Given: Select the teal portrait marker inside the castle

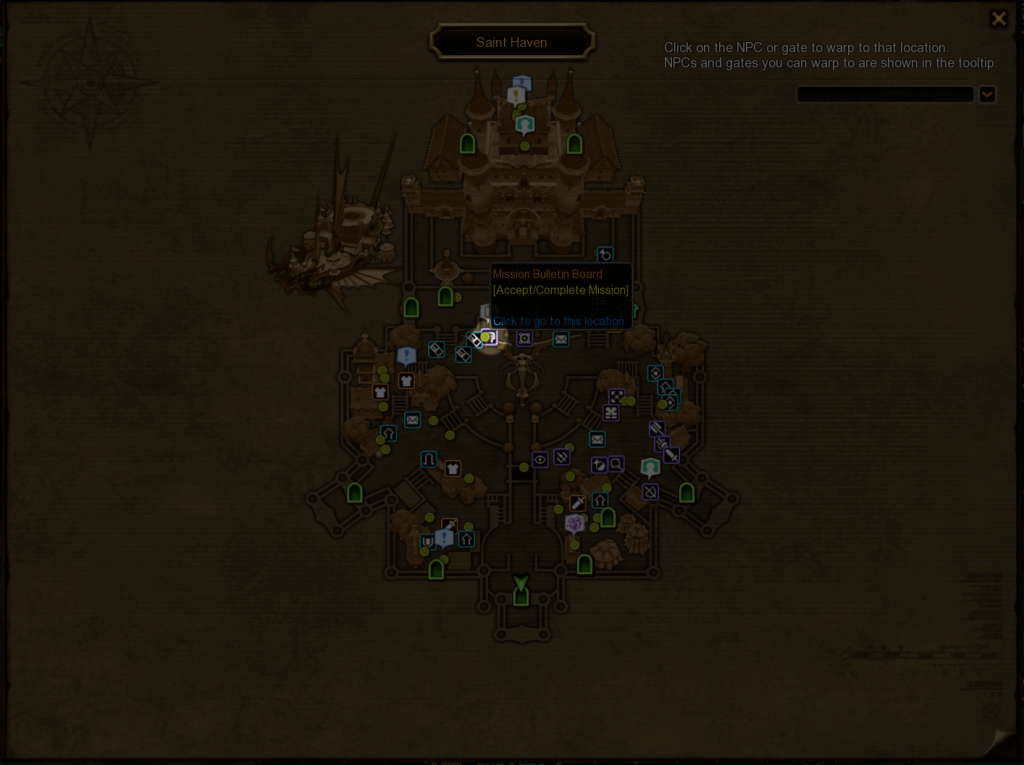Looking at the screenshot, I should point(525,125).
